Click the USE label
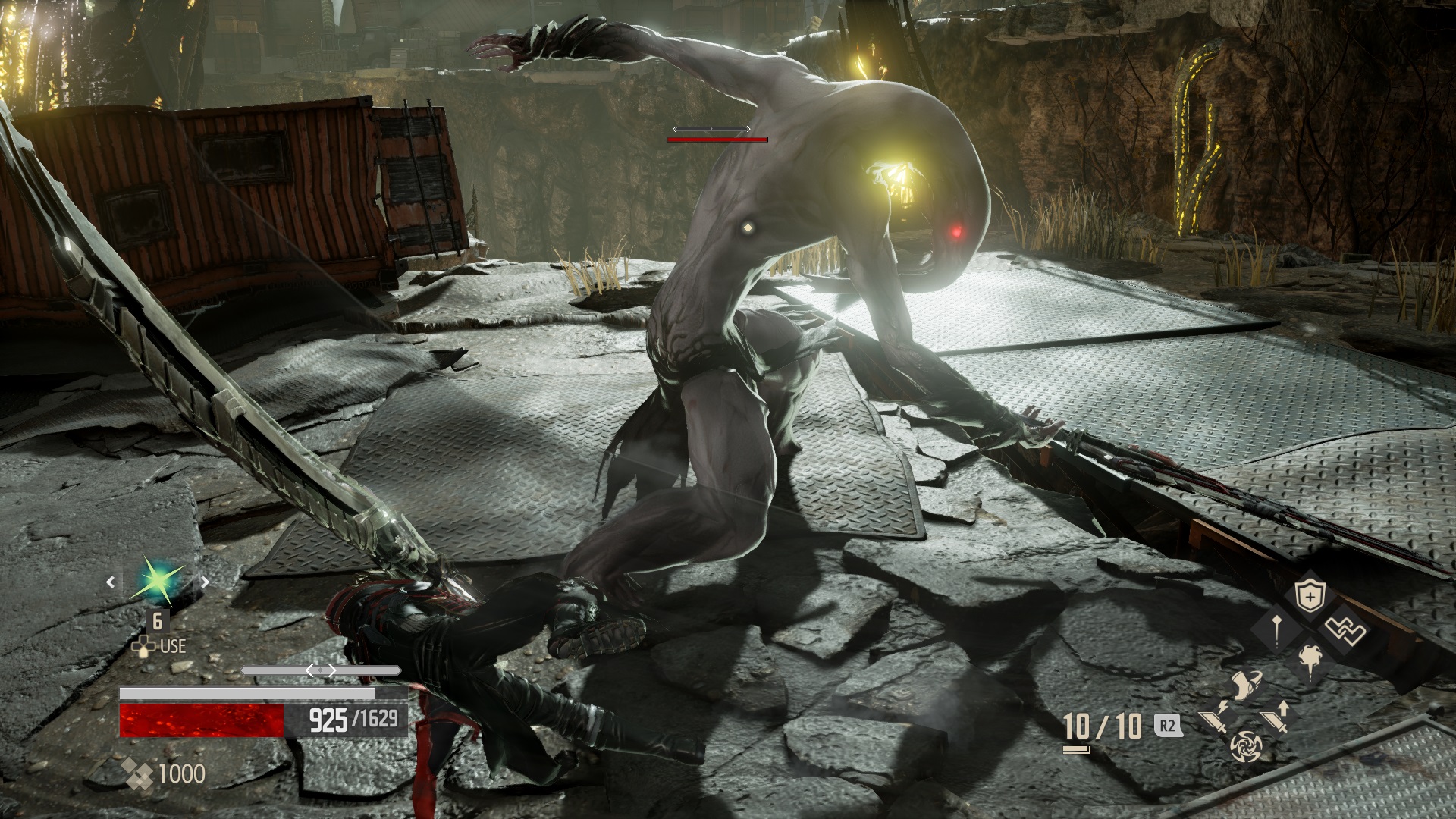The image size is (1456, 819). [173, 646]
